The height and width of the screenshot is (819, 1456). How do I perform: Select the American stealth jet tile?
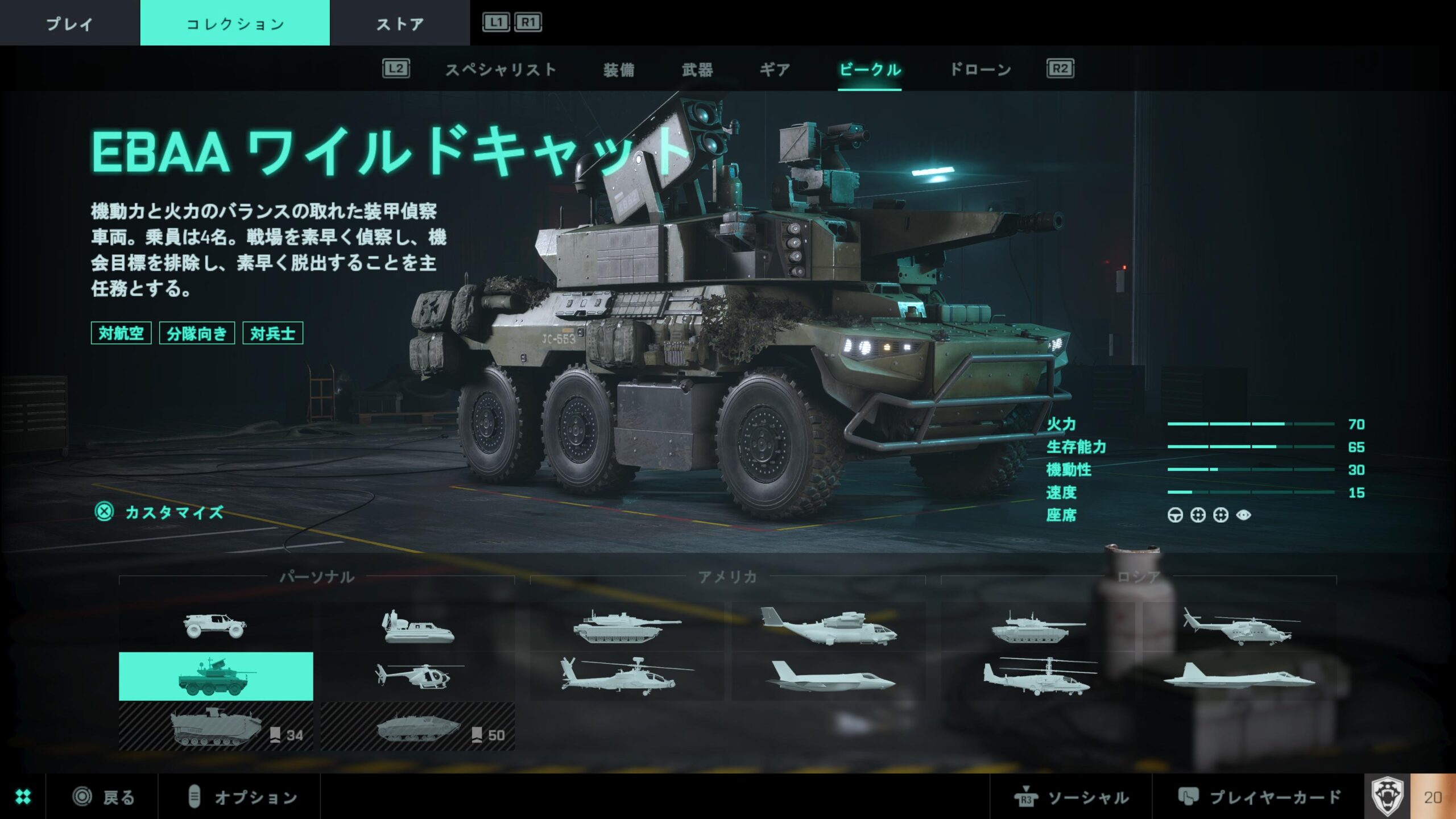[829, 676]
